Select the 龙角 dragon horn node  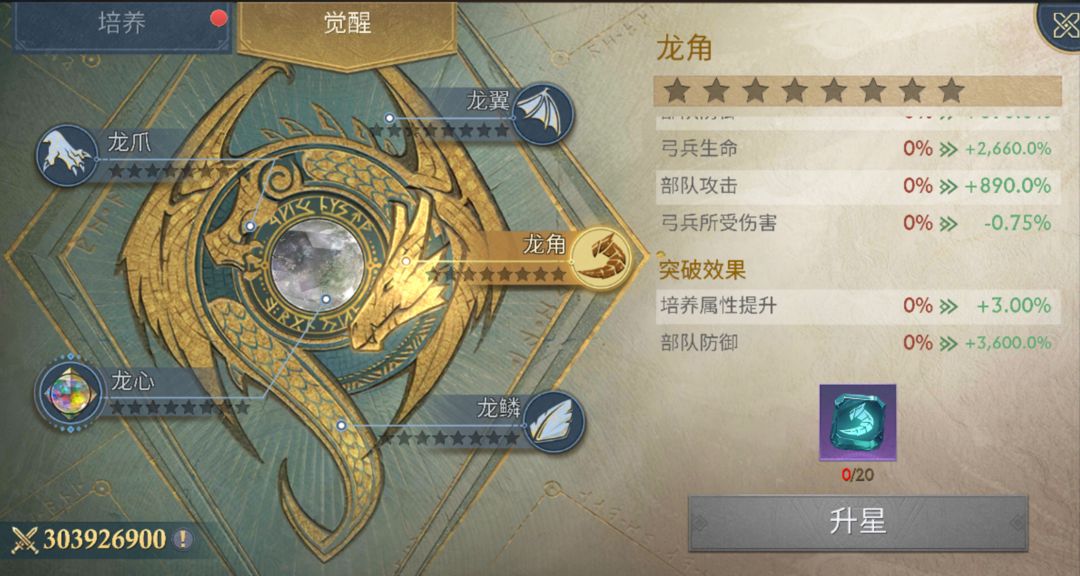click(606, 256)
